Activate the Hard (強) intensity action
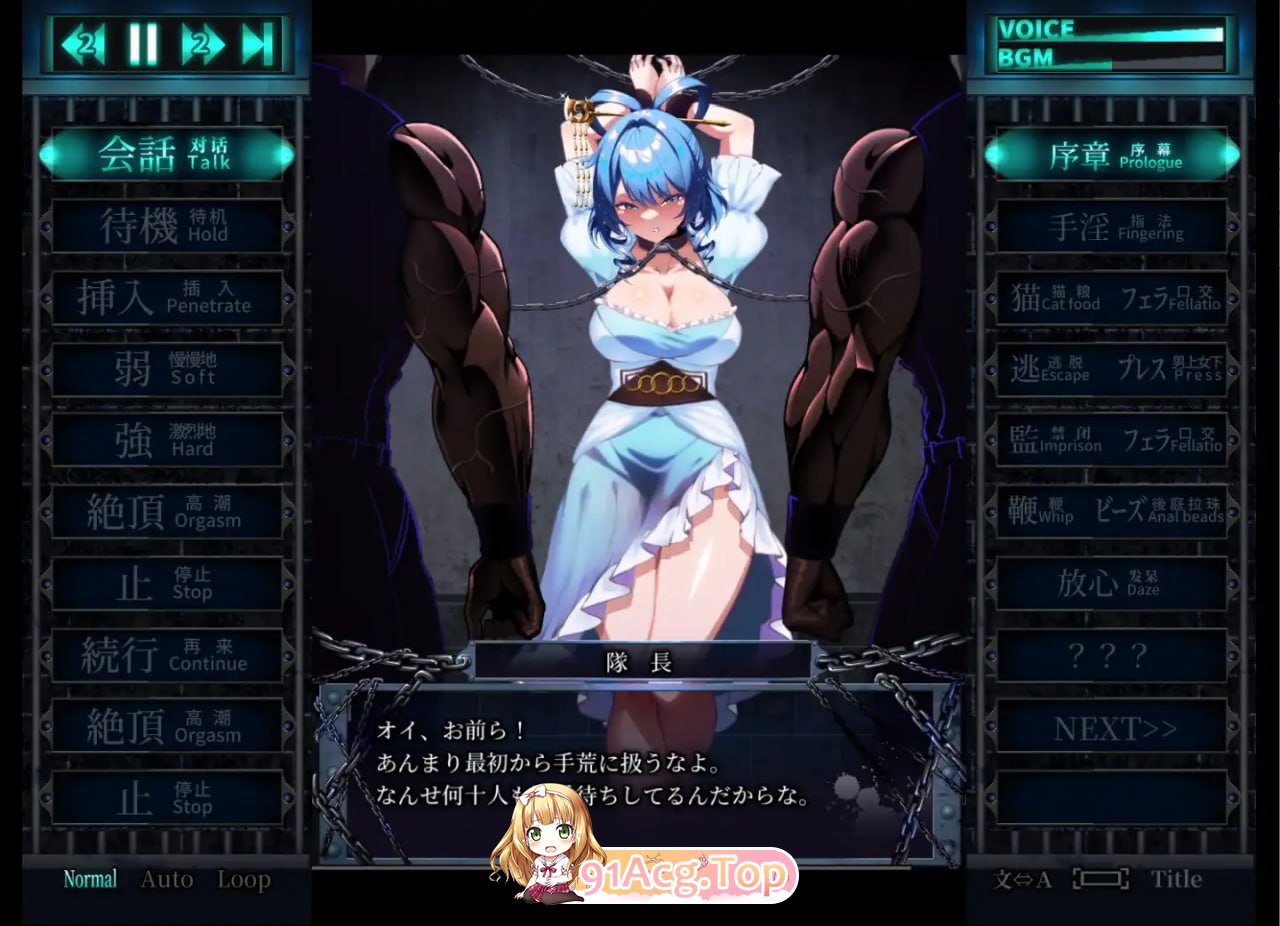Screen dimensions: 1280x926 point(165,440)
